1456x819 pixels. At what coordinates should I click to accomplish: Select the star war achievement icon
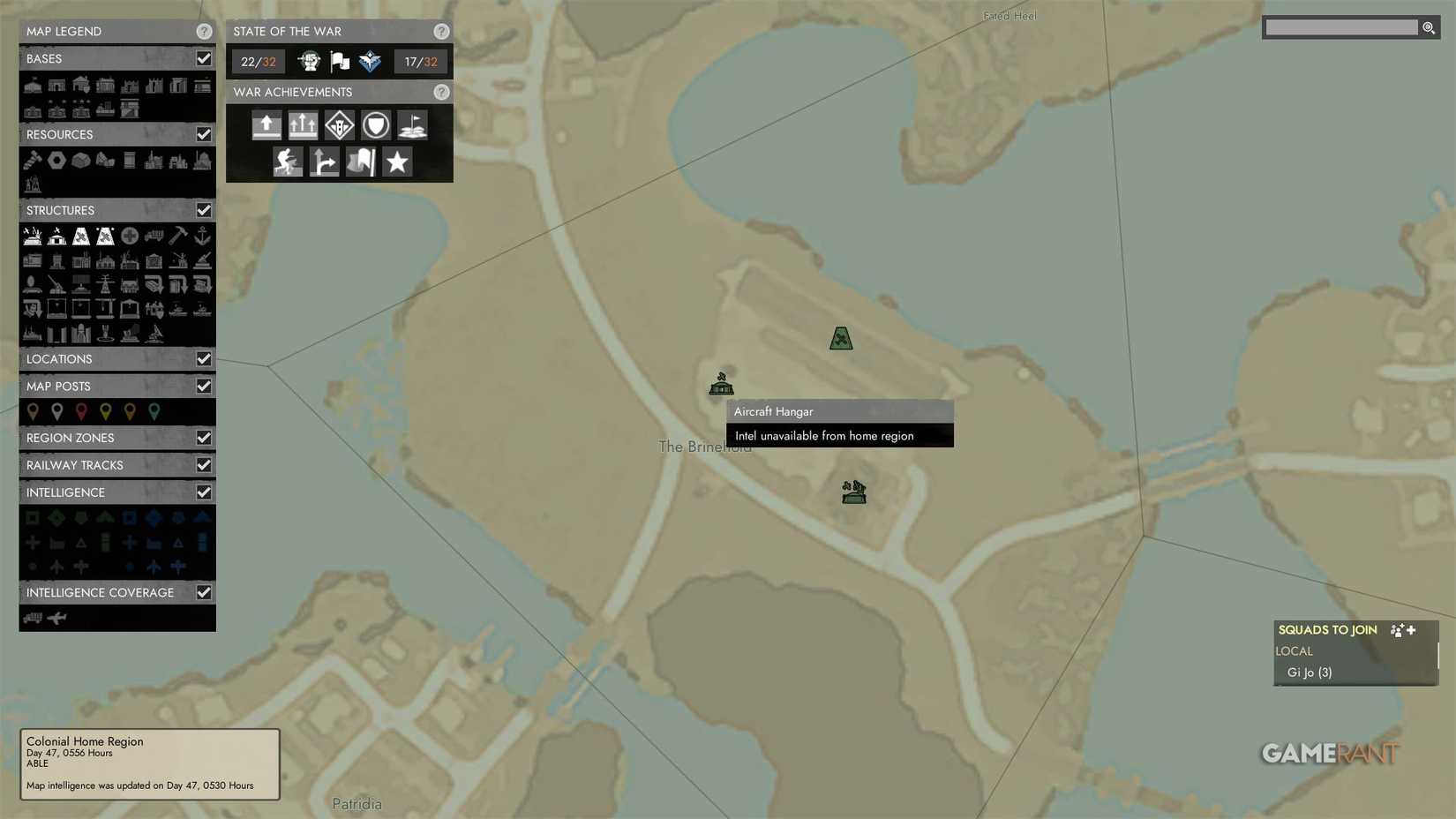click(x=396, y=162)
